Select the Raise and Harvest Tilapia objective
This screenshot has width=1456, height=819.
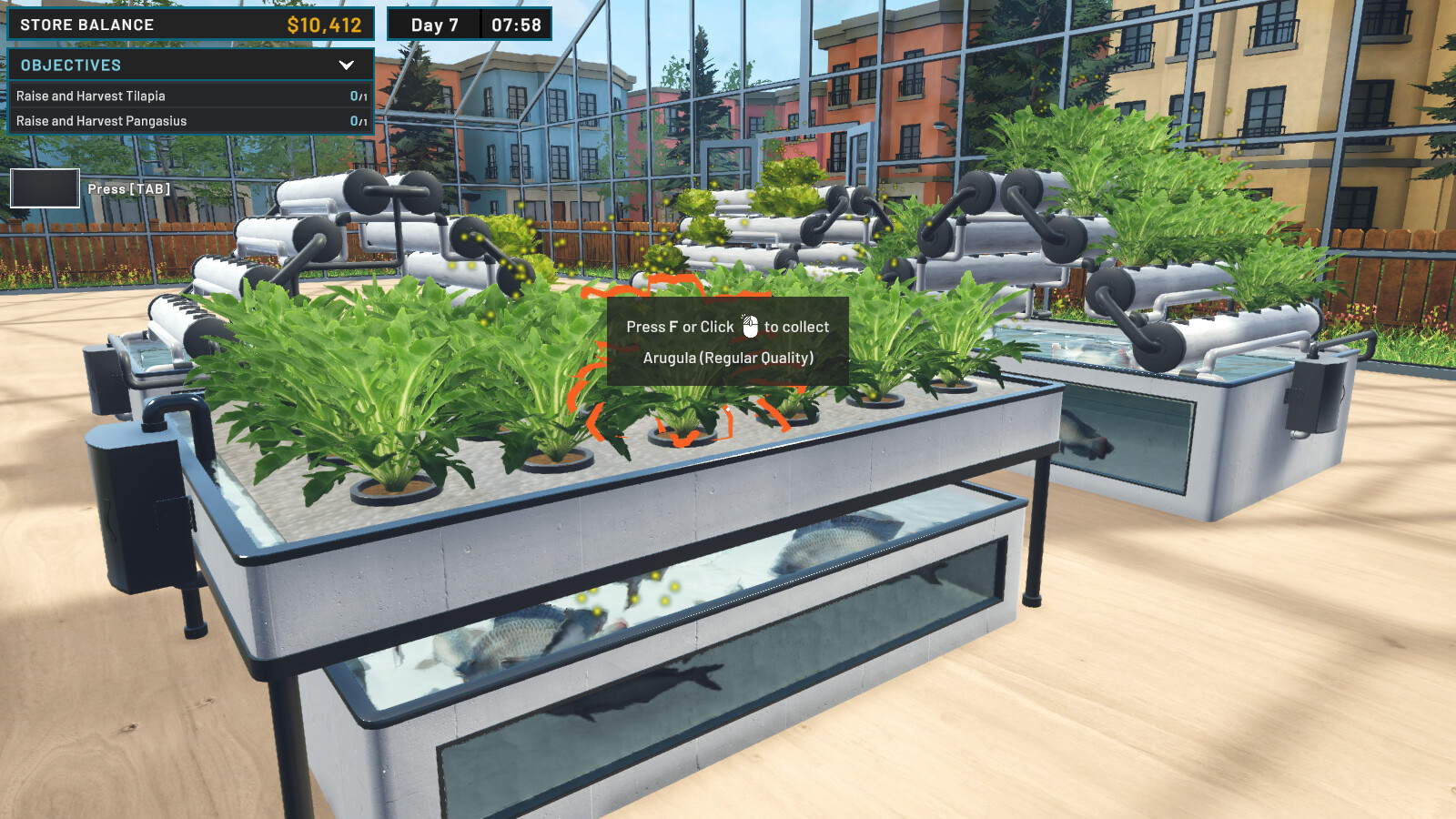click(91, 96)
